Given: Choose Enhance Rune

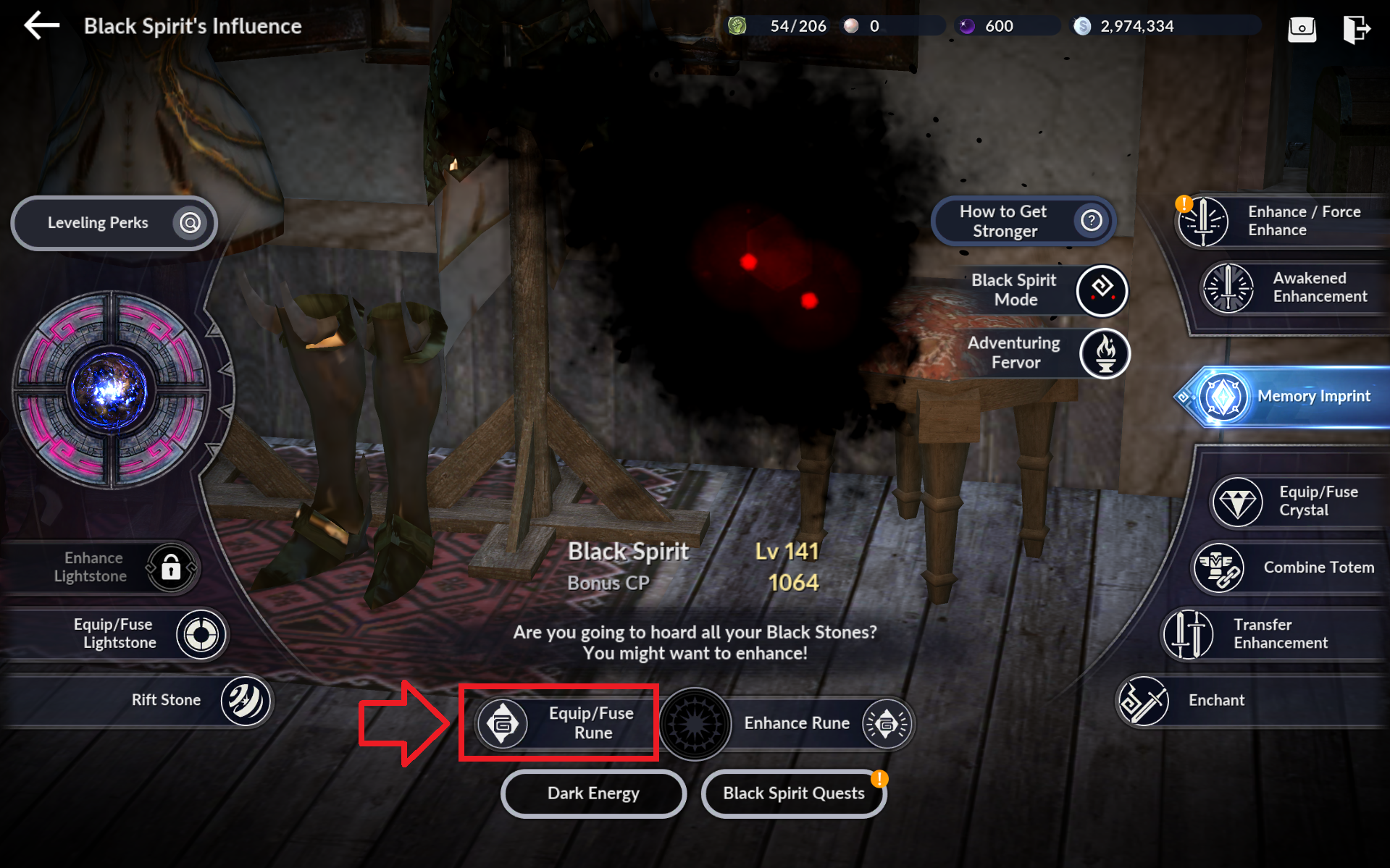Looking at the screenshot, I should pyautogui.click(x=811, y=723).
